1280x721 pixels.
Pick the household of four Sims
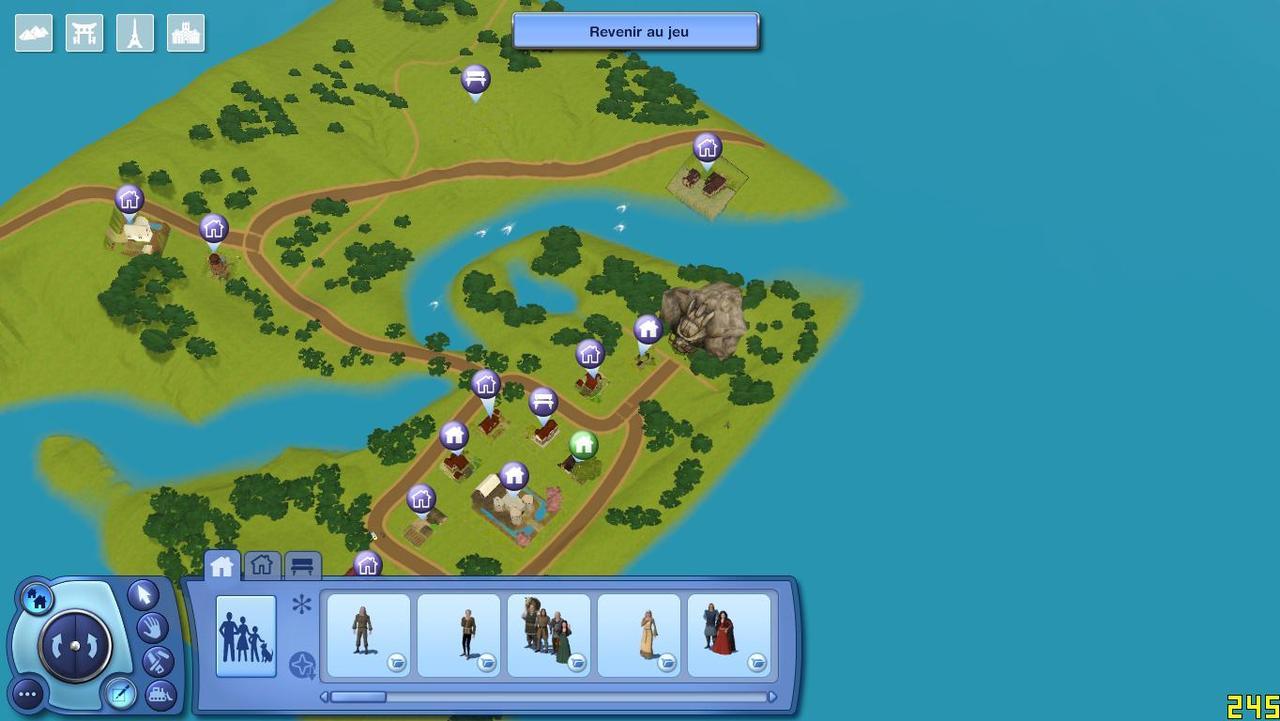click(549, 635)
